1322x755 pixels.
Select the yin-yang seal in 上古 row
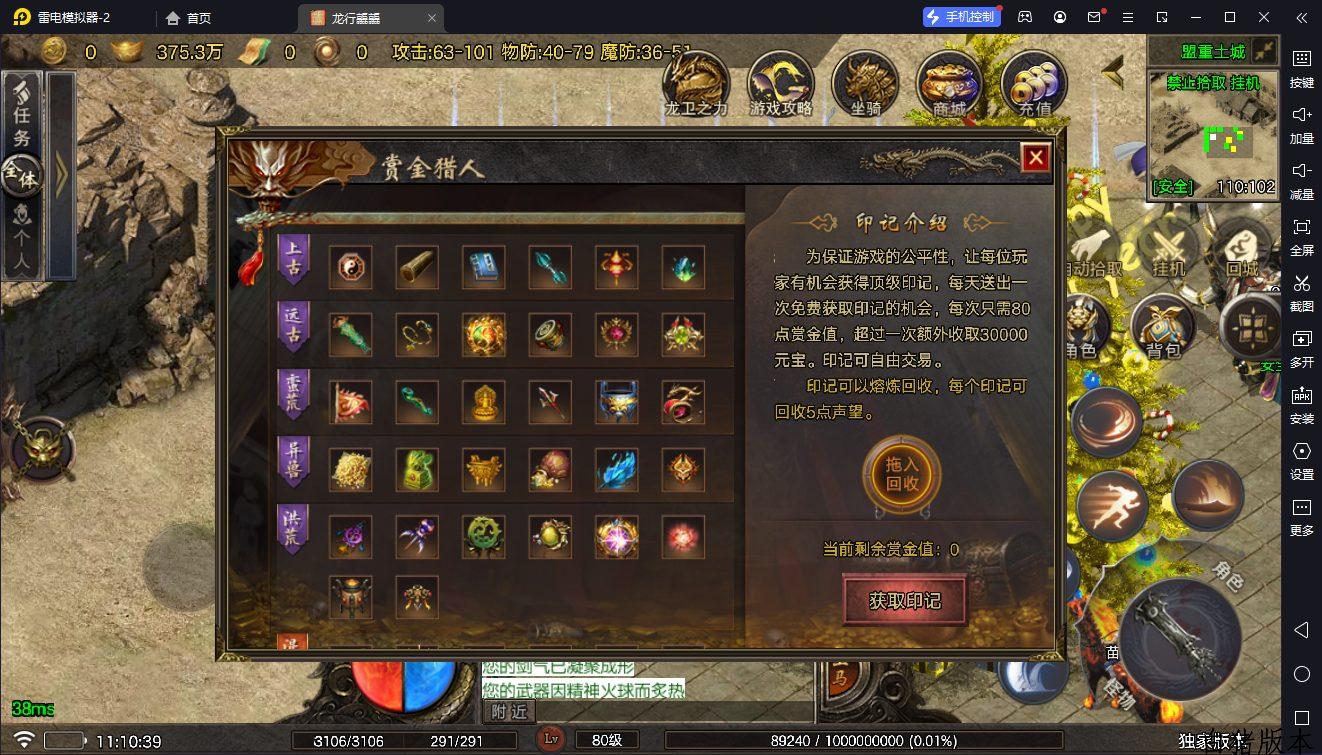click(x=351, y=267)
